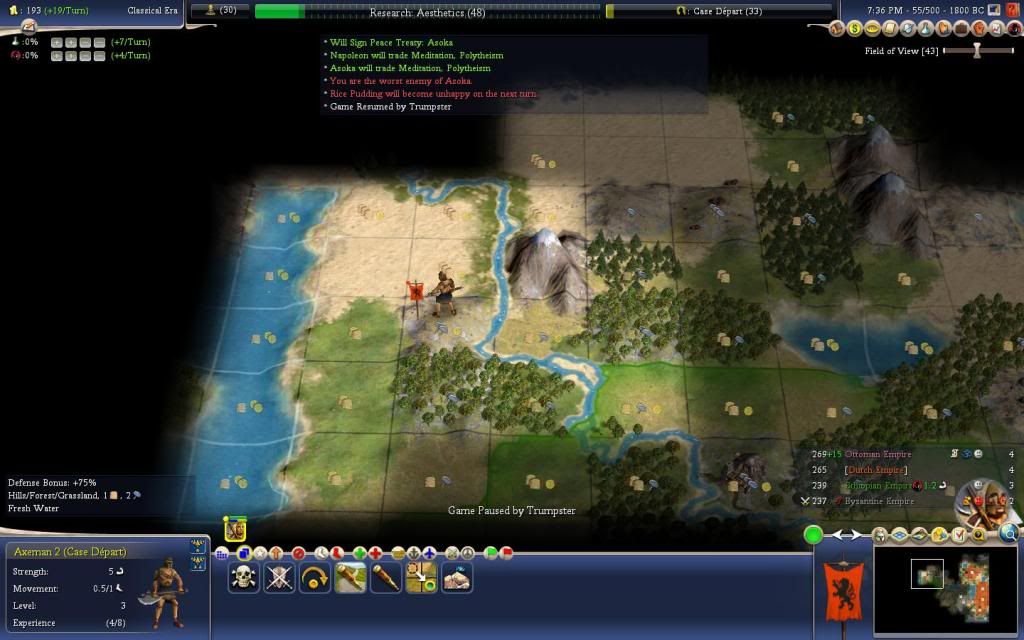Click the terrain explore action button
Viewport: 1024px width, 640px height.
pyautogui.click(x=456, y=577)
